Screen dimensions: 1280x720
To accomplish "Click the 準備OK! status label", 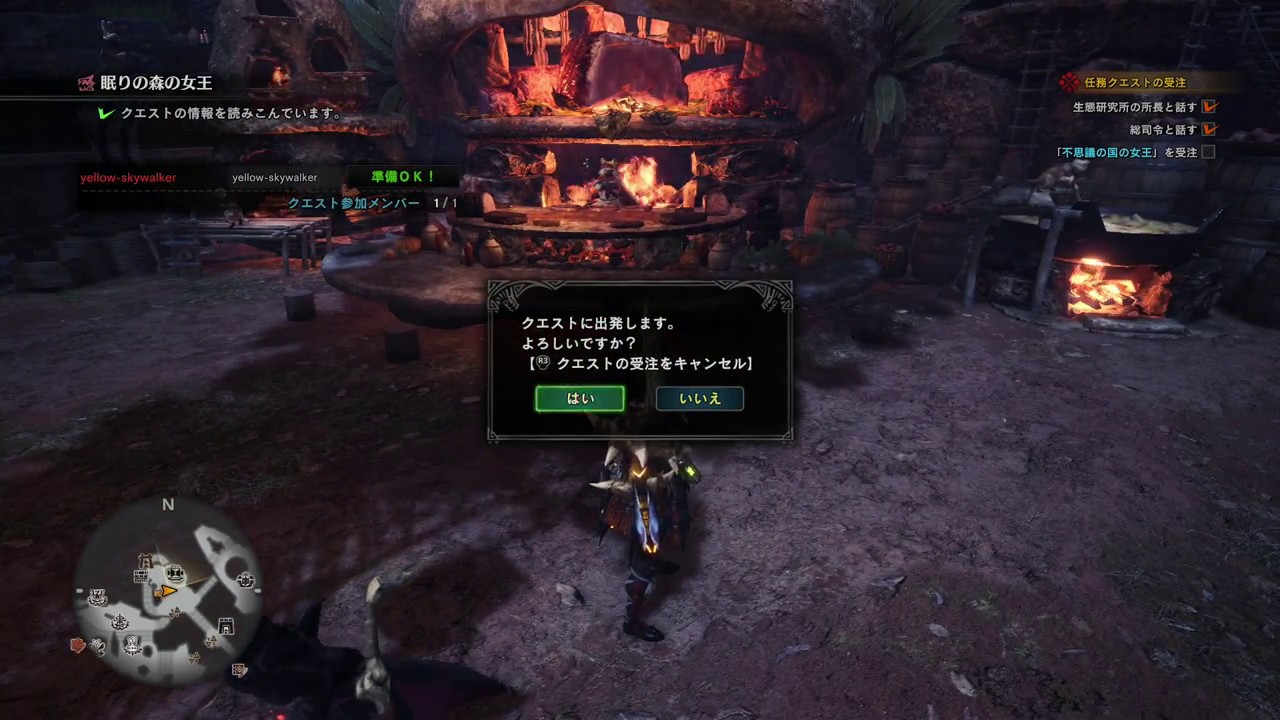I will click(x=403, y=176).
